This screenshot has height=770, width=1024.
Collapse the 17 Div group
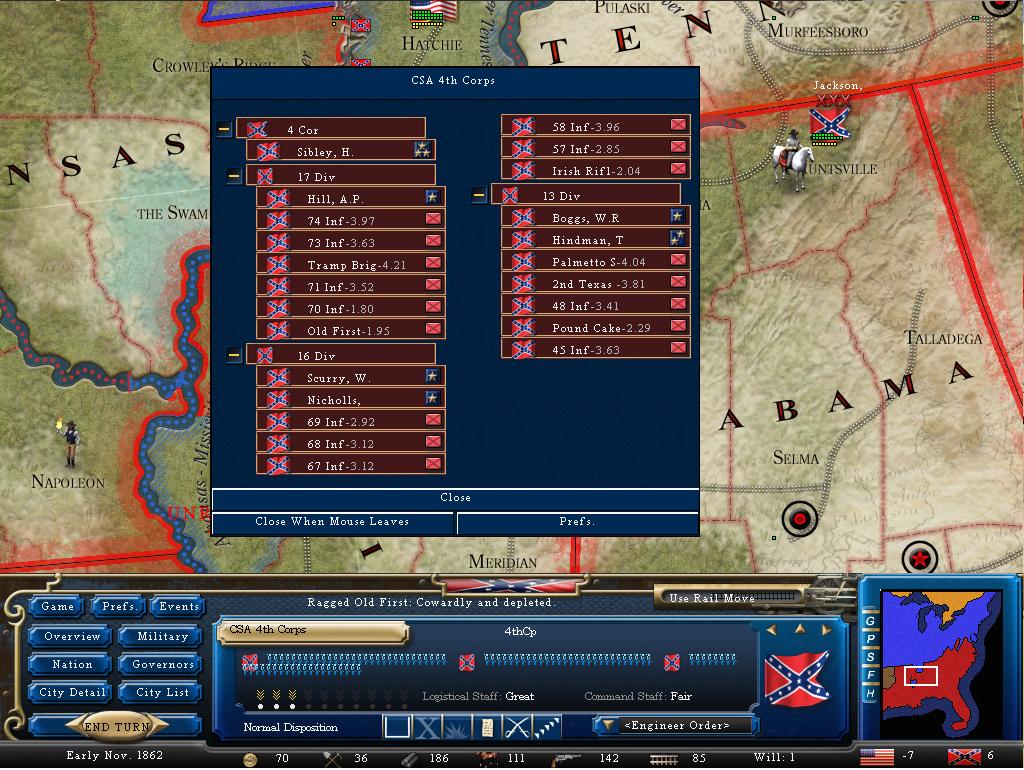click(x=234, y=176)
